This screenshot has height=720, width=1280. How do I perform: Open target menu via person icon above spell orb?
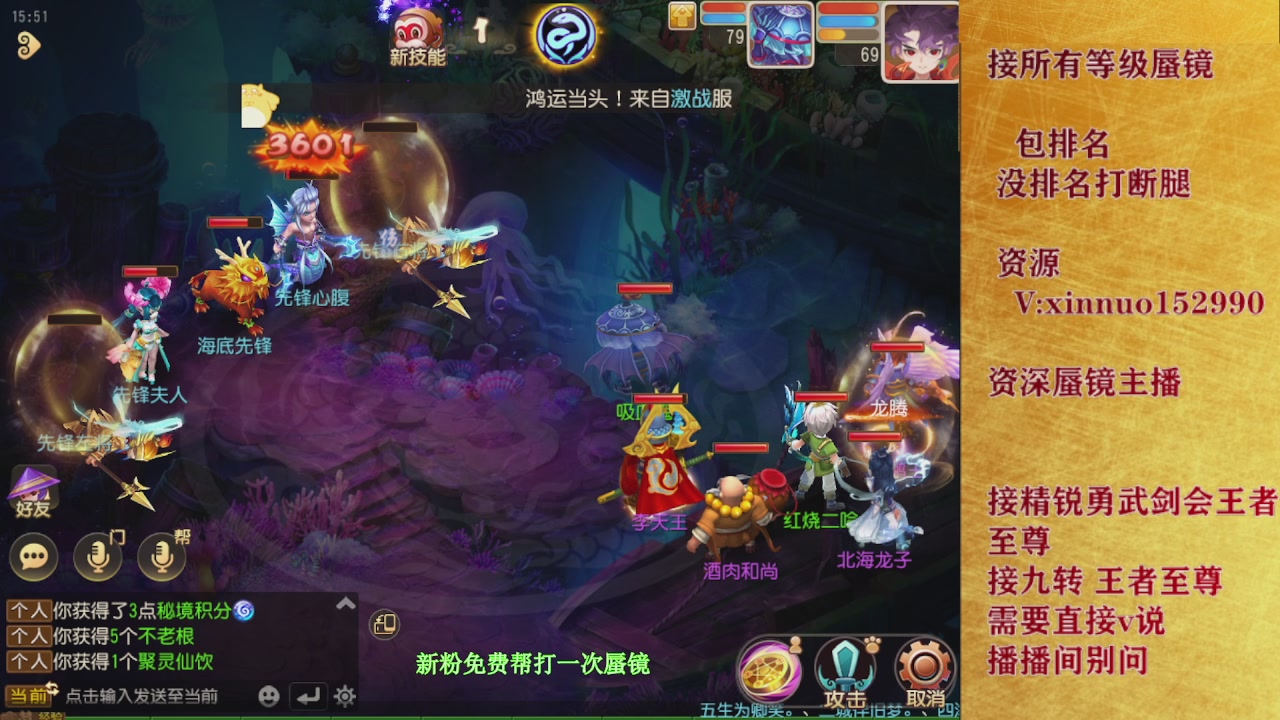click(x=795, y=644)
